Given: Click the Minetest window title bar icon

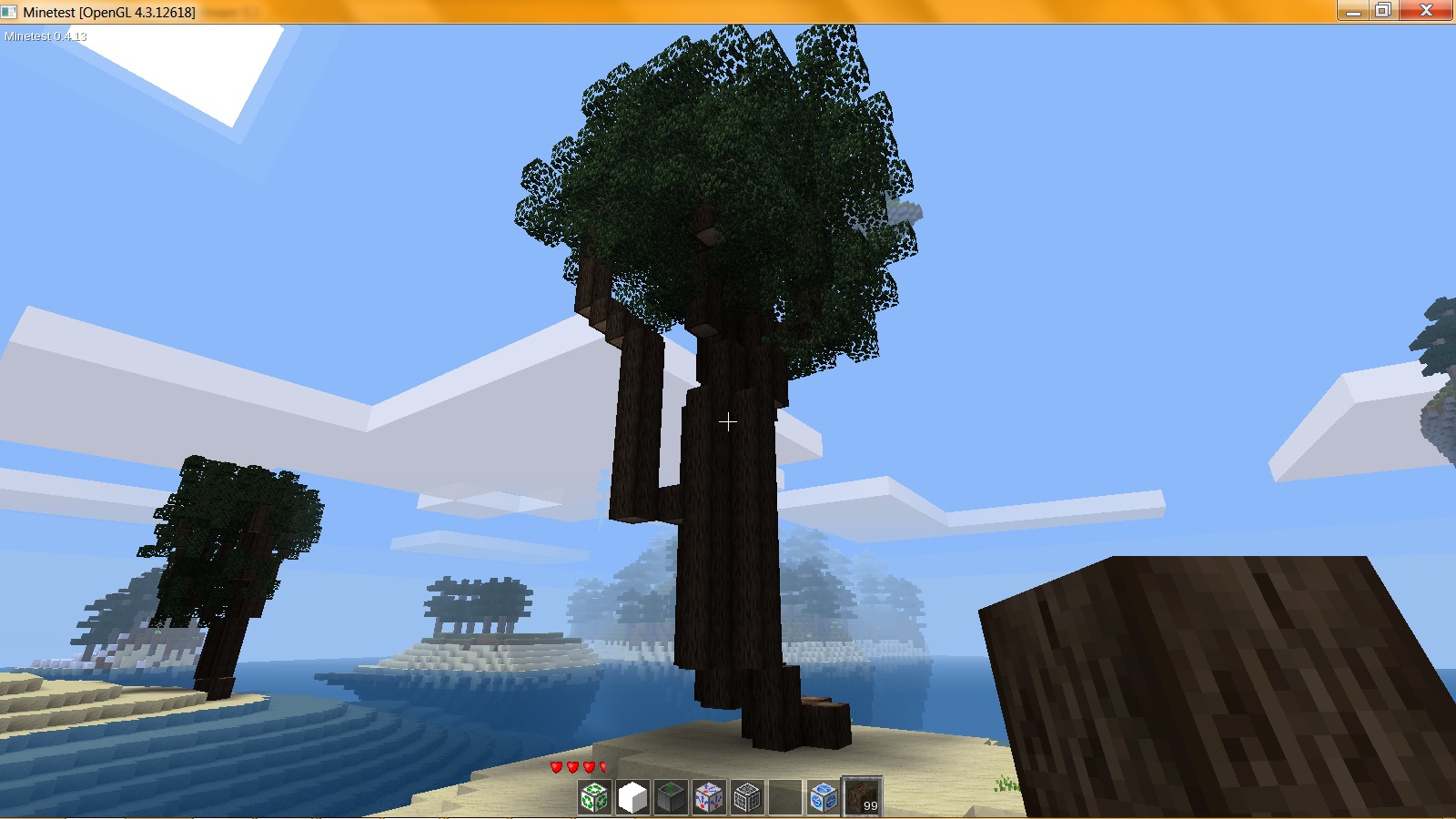Looking at the screenshot, I should (9, 13).
